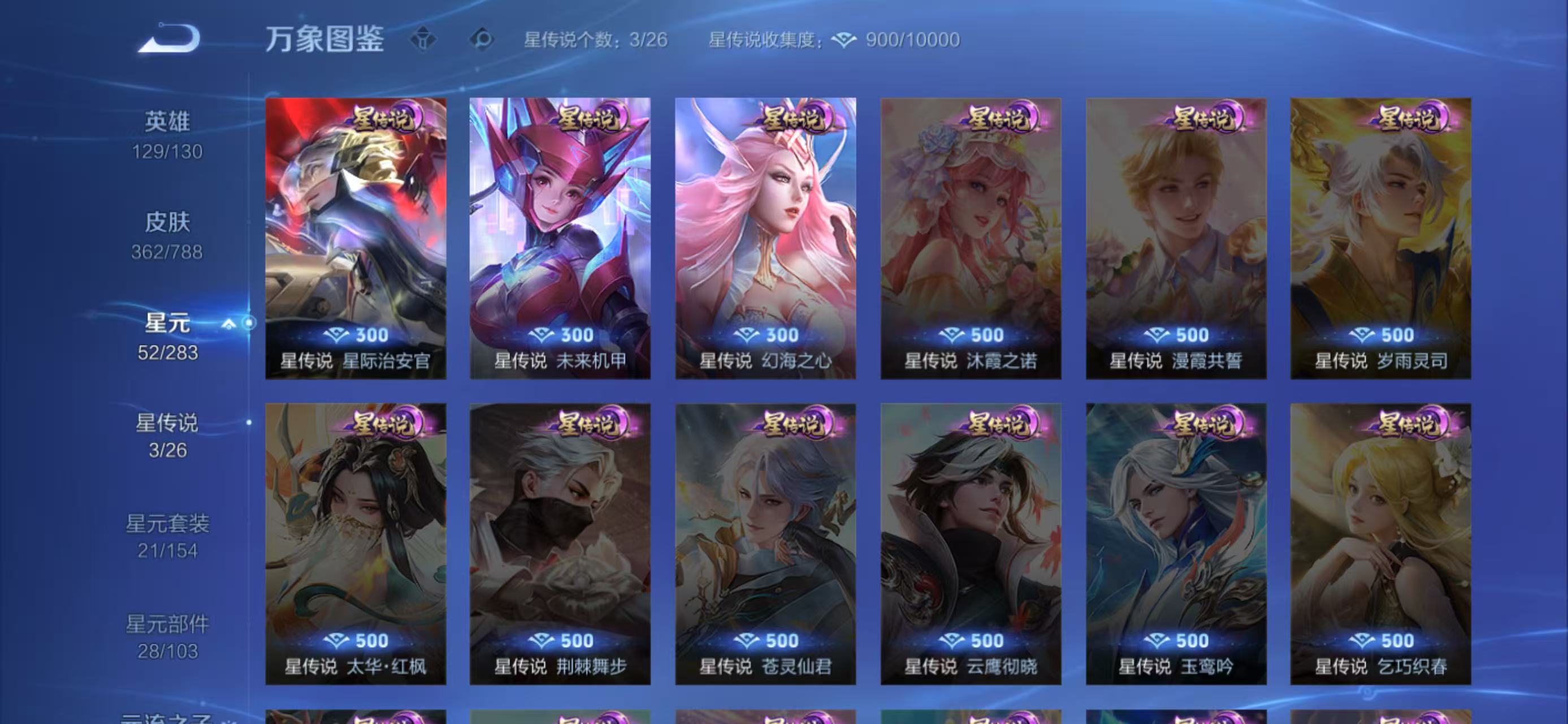Open the search magnifier icon in the header

pos(480,38)
